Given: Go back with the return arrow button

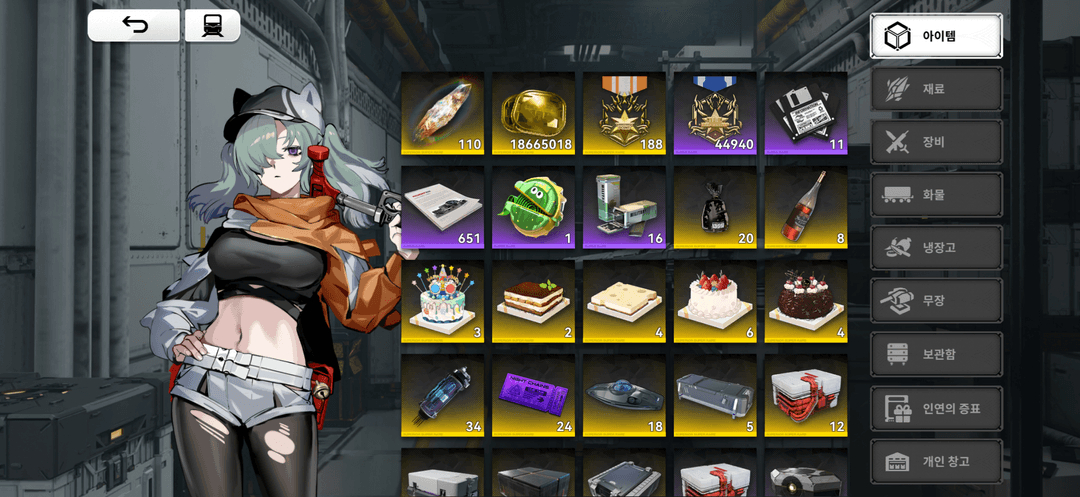Looking at the screenshot, I should click(x=134, y=26).
